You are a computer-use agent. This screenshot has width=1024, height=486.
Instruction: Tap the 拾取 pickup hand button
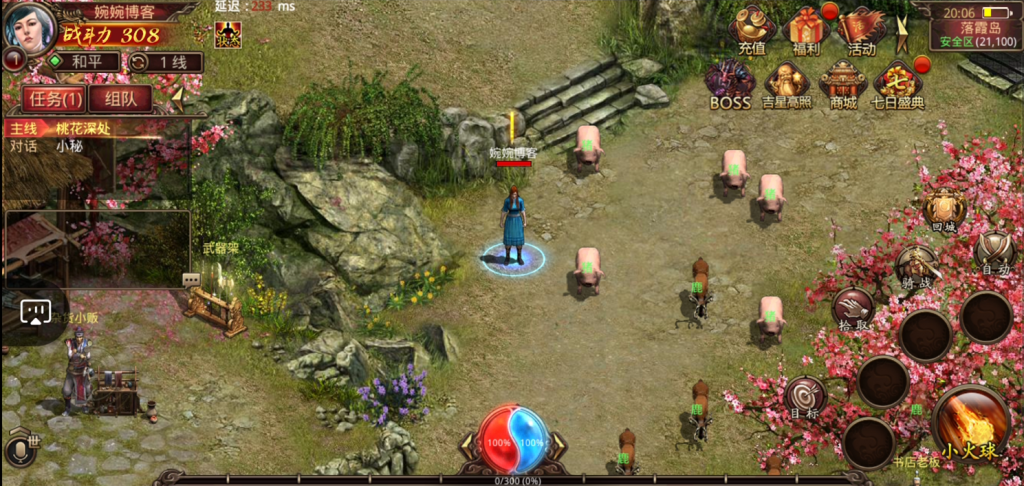coord(854,308)
